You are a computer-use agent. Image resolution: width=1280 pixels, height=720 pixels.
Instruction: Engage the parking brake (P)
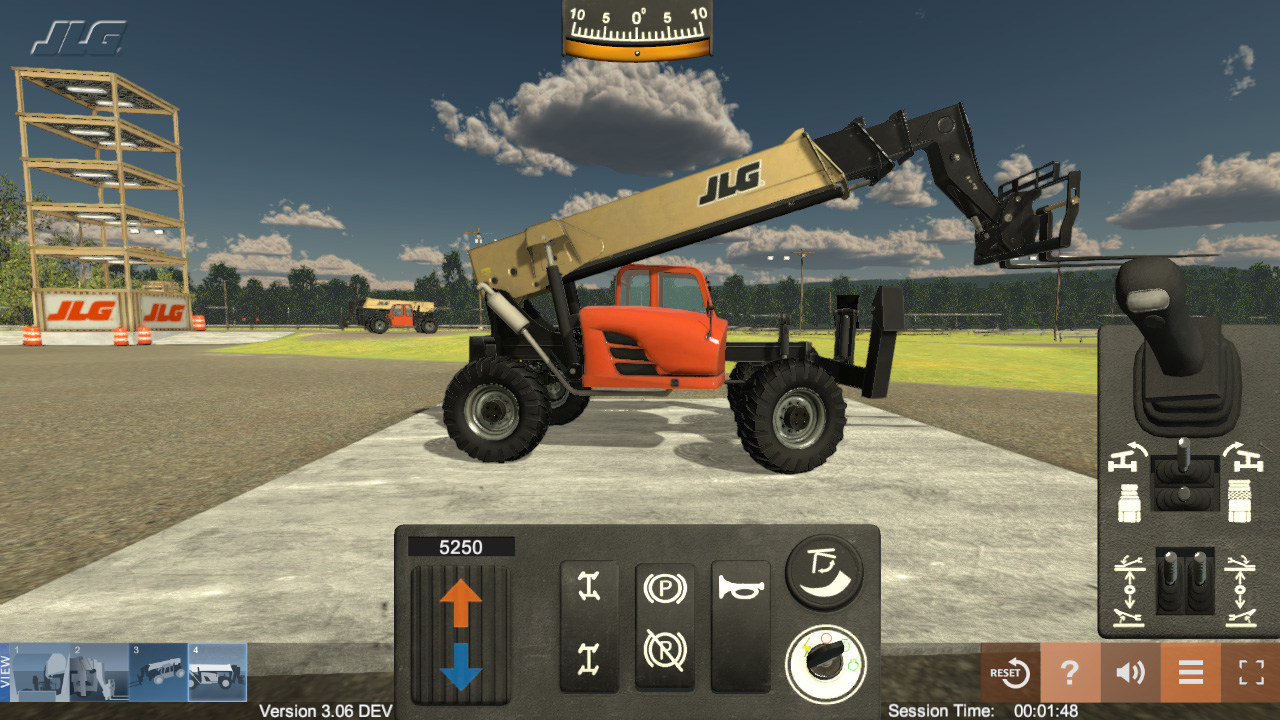pos(665,588)
